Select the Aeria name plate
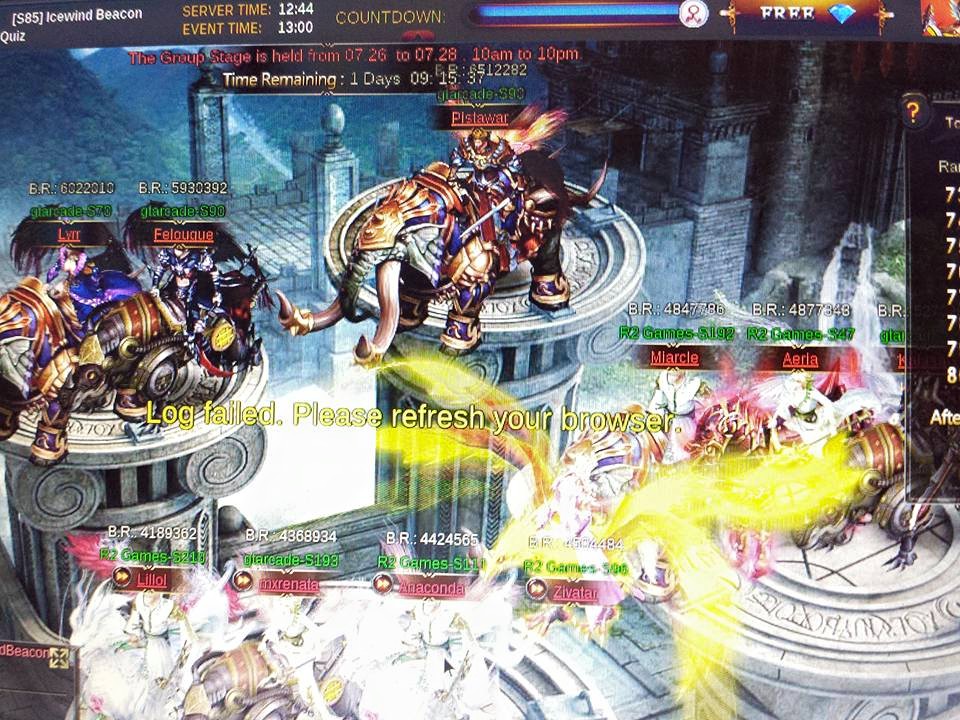The width and height of the screenshot is (960, 720). [800, 359]
